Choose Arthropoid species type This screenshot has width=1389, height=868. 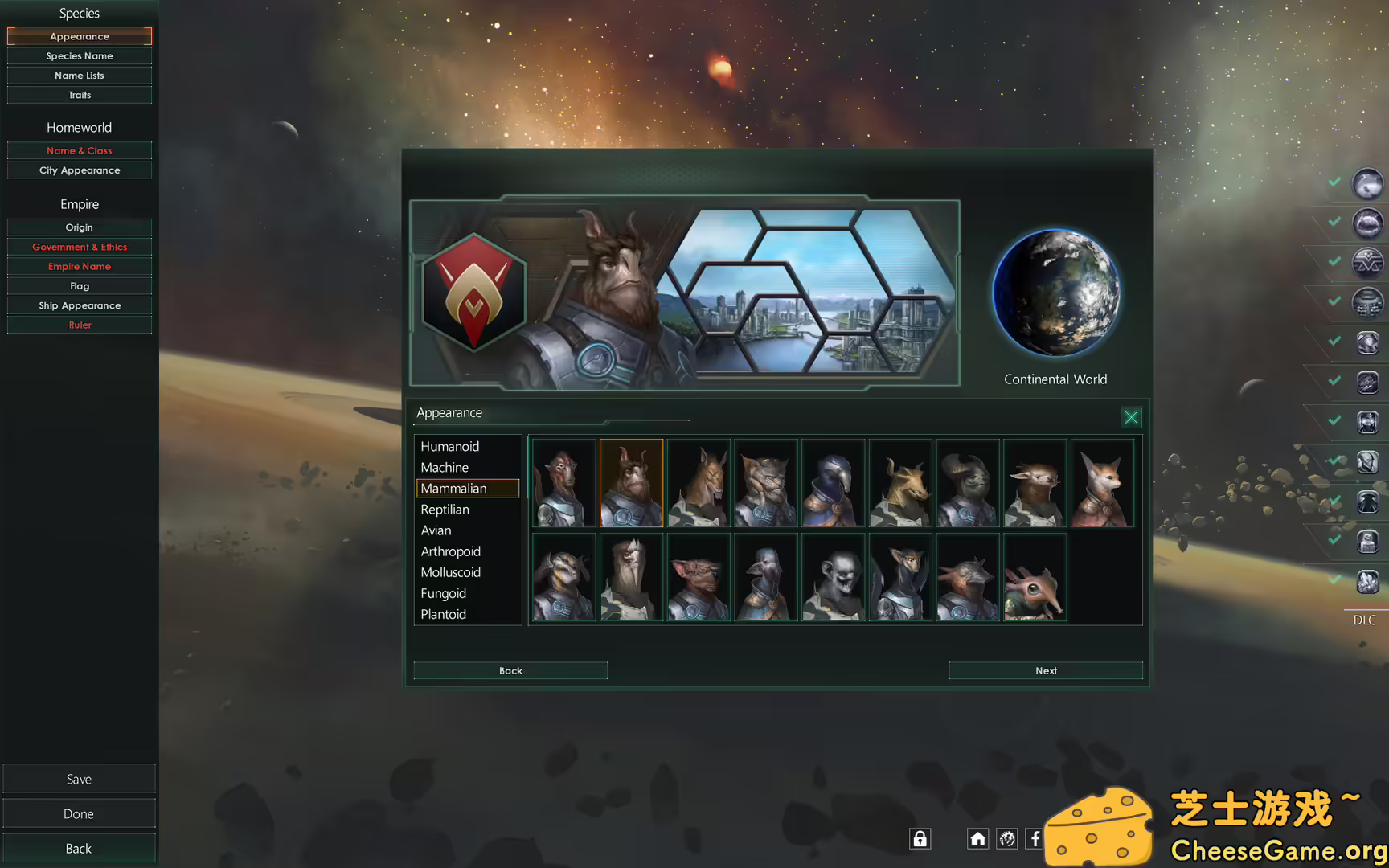[450, 551]
